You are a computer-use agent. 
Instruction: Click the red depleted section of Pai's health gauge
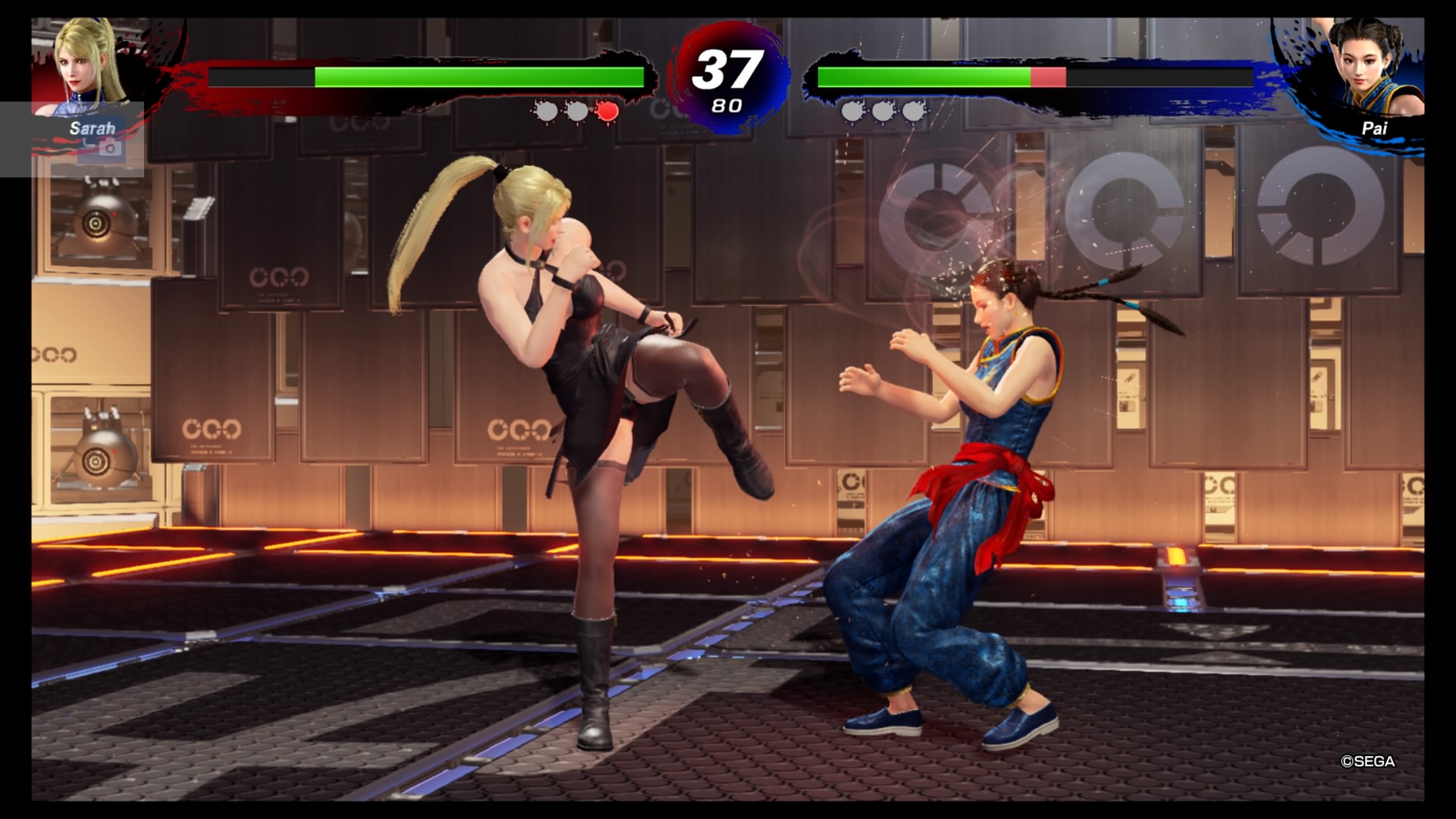coord(1050,76)
